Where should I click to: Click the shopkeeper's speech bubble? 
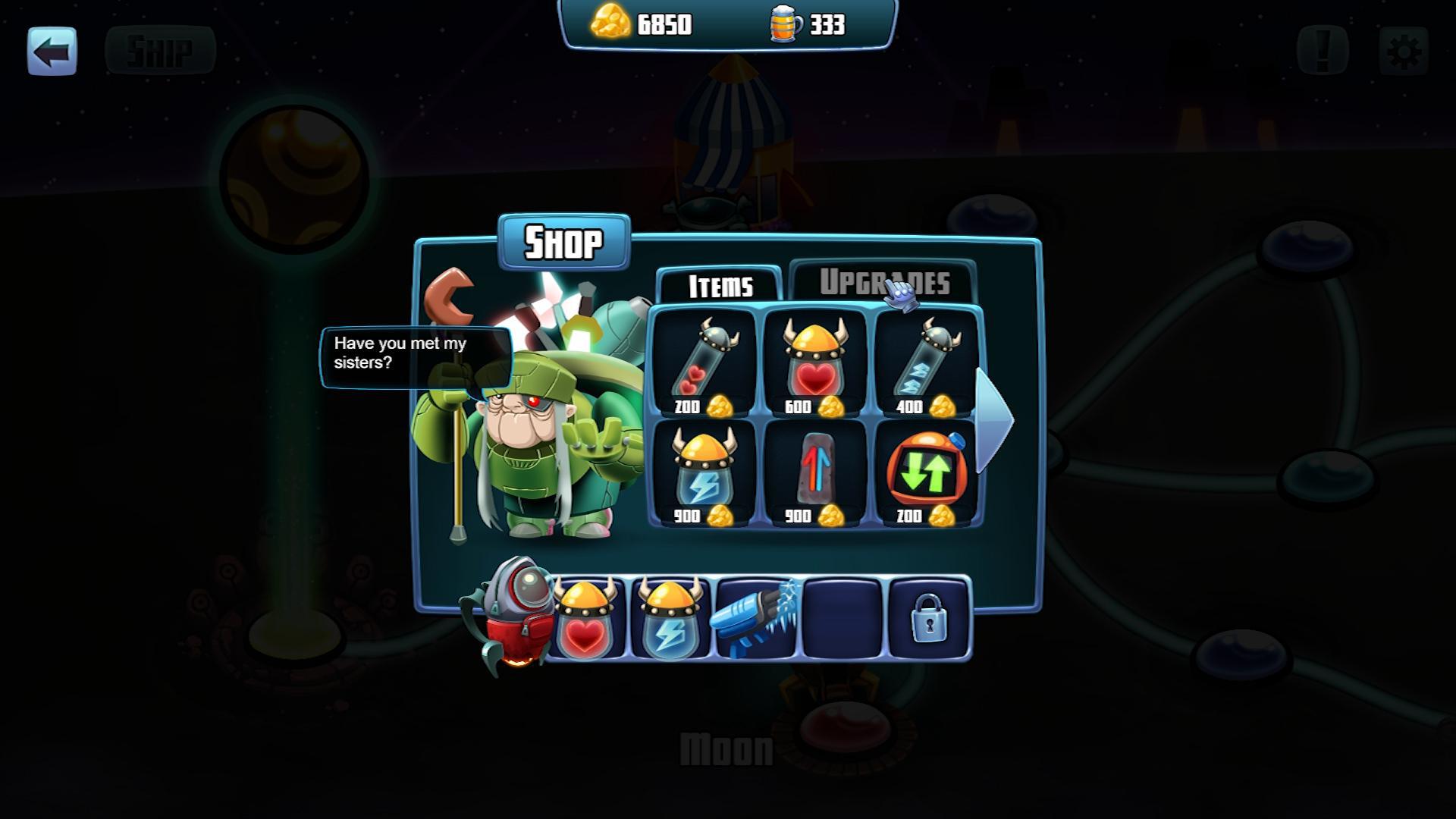point(417,356)
